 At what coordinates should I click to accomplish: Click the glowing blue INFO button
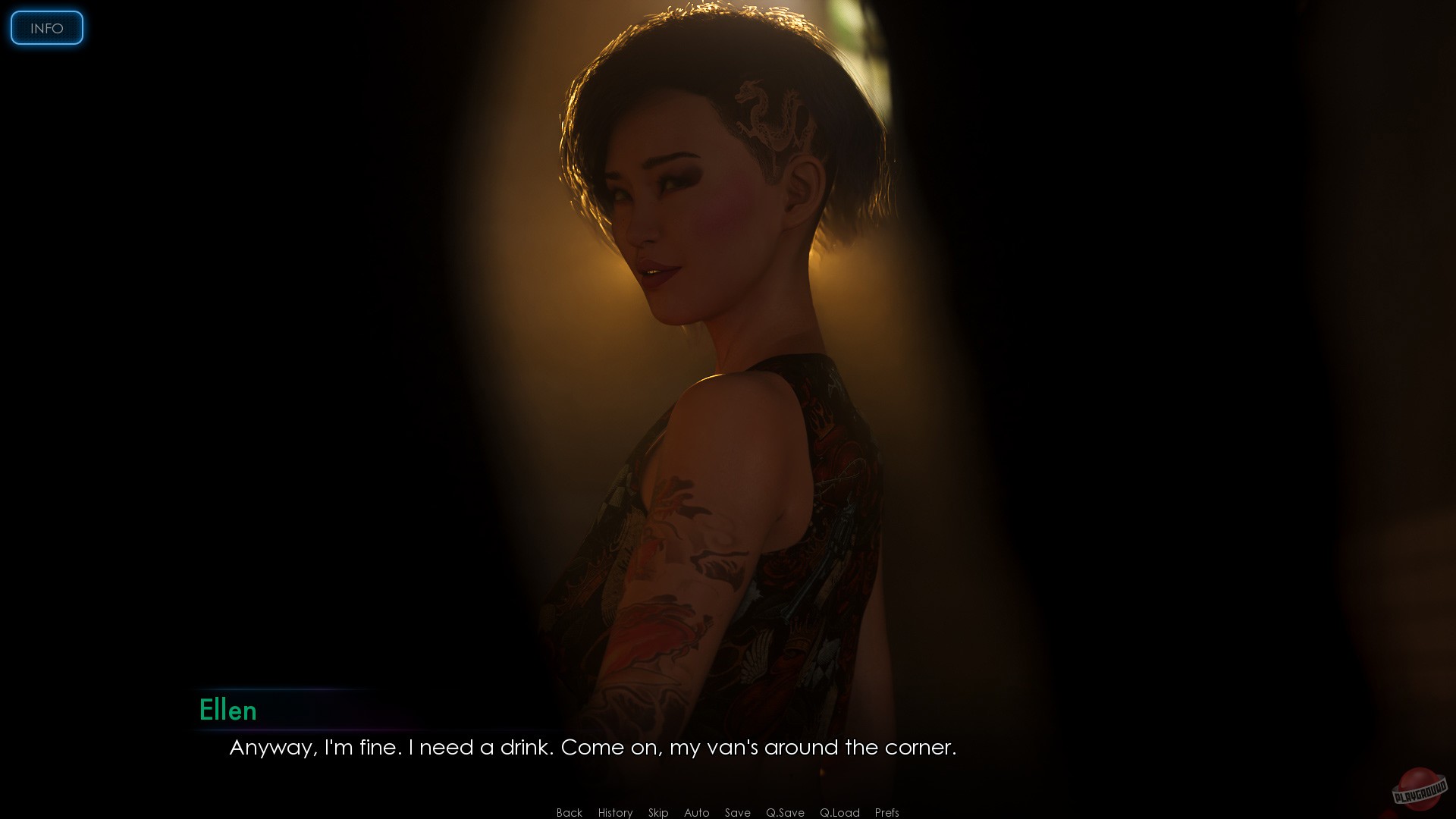pyautogui.click(x=45, y=28)
